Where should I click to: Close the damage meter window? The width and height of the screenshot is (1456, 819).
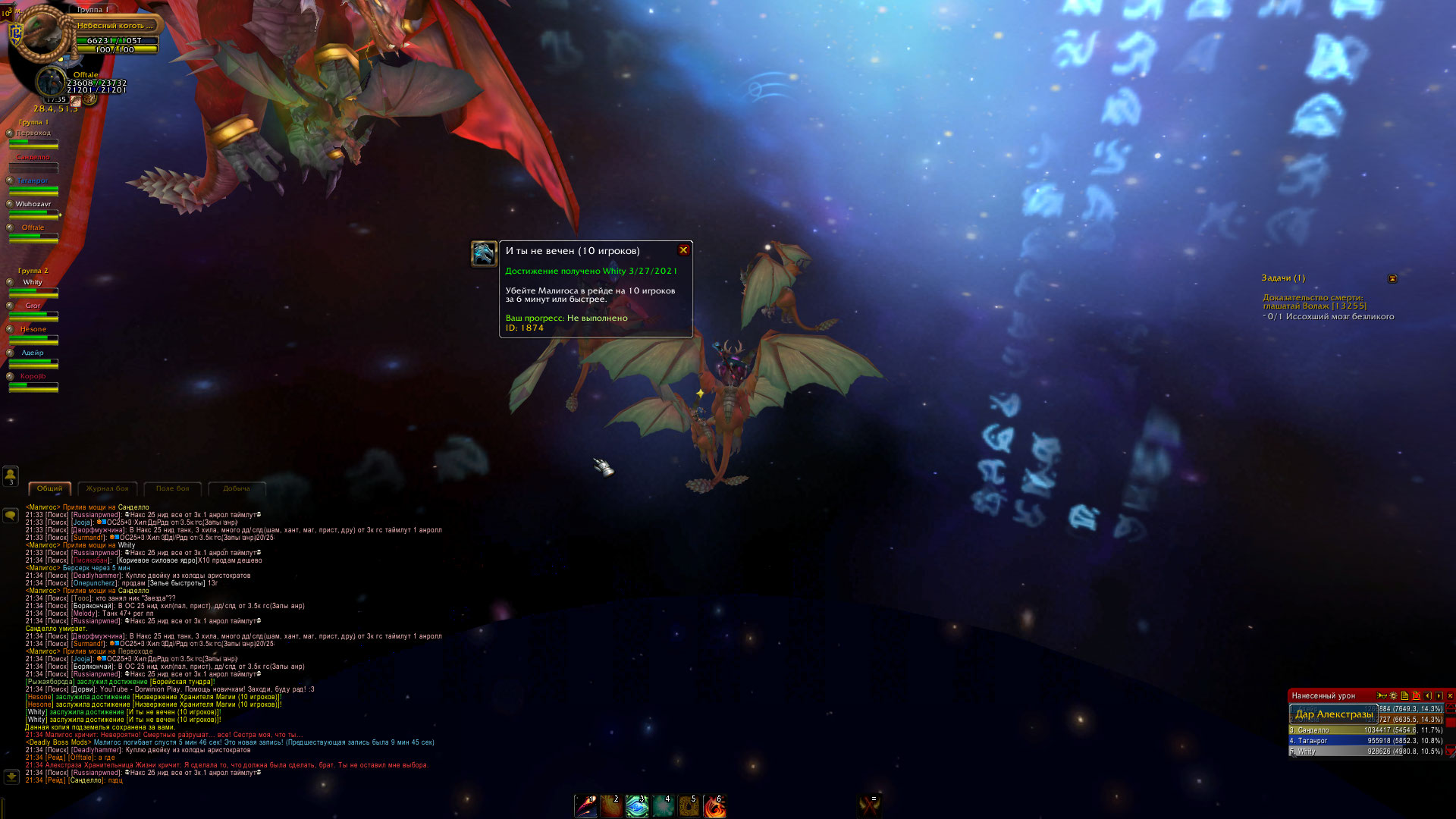(x=1450, y=695)
